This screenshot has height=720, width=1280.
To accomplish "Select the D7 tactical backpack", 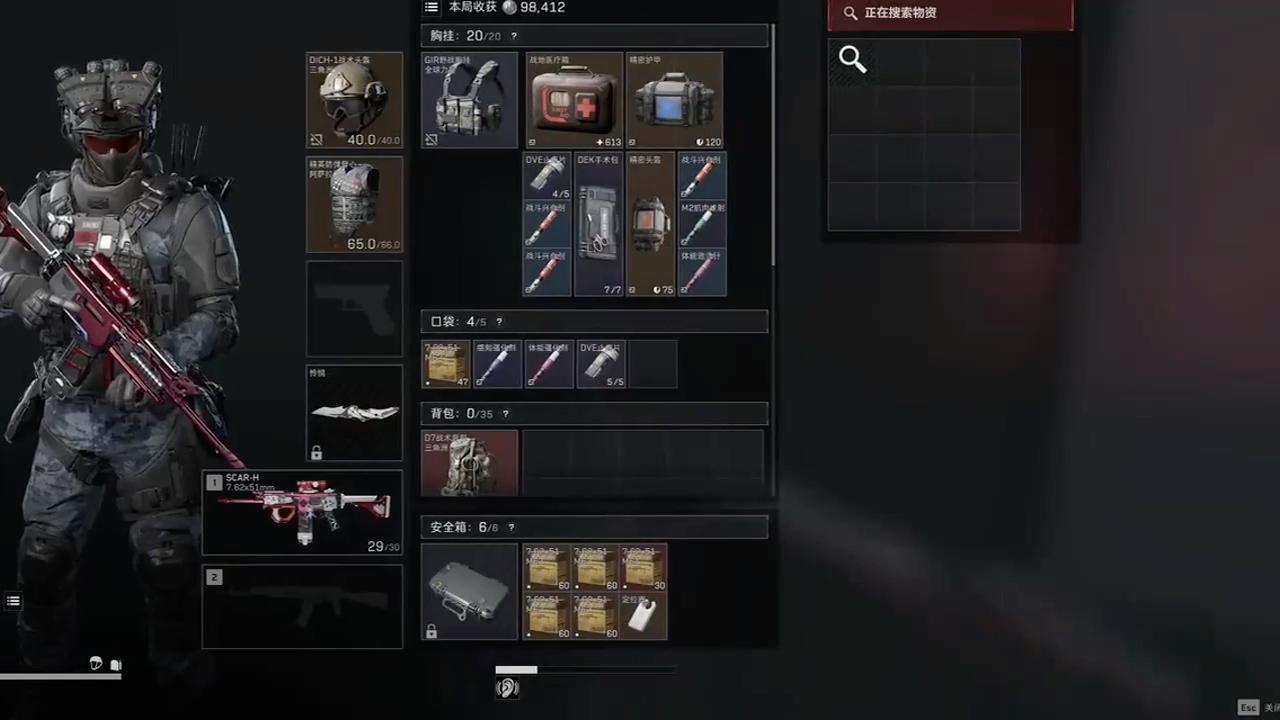I will [469, 463].
